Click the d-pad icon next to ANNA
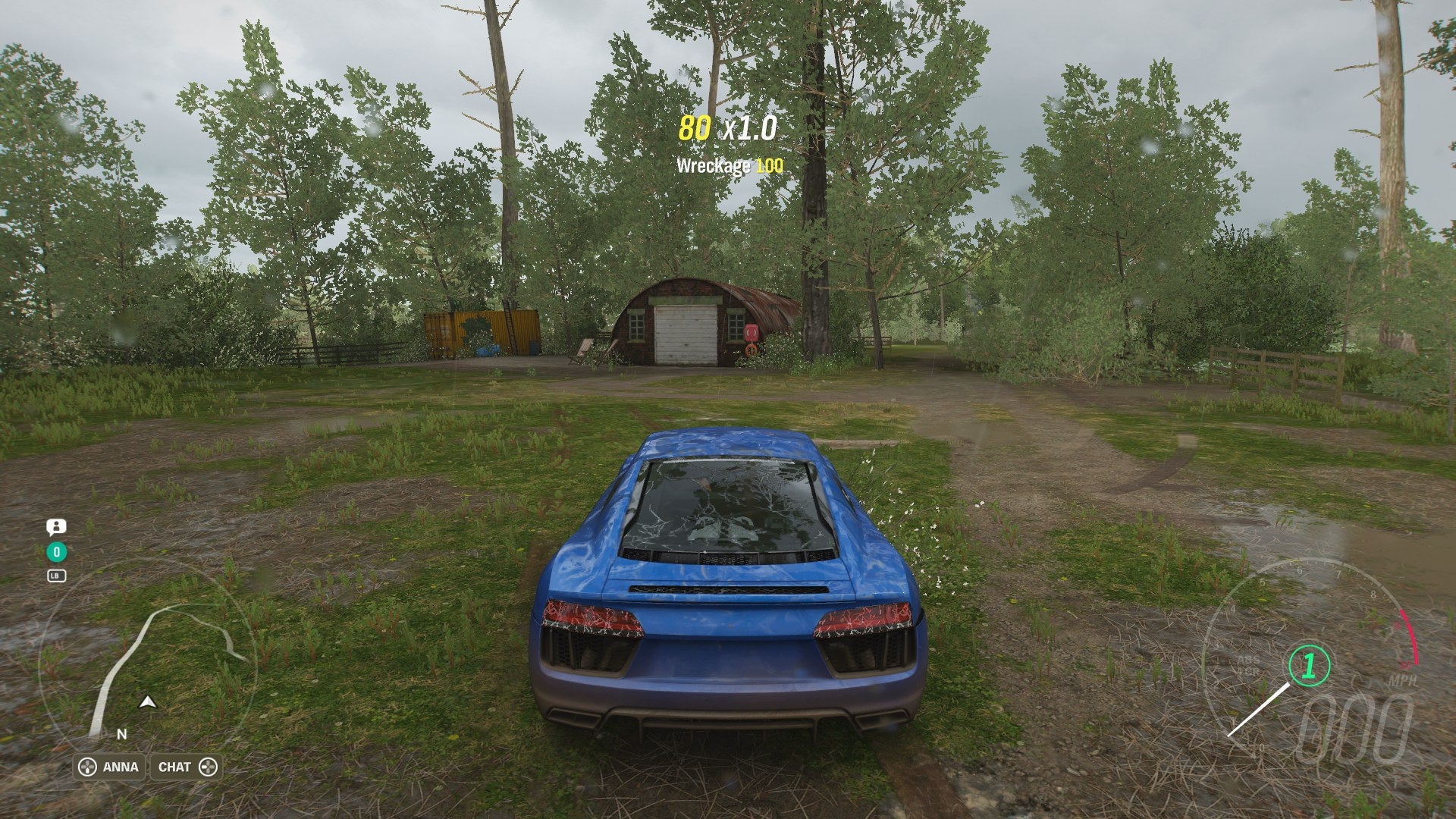Screen dimensions: 1456x819 coord(89,767)
